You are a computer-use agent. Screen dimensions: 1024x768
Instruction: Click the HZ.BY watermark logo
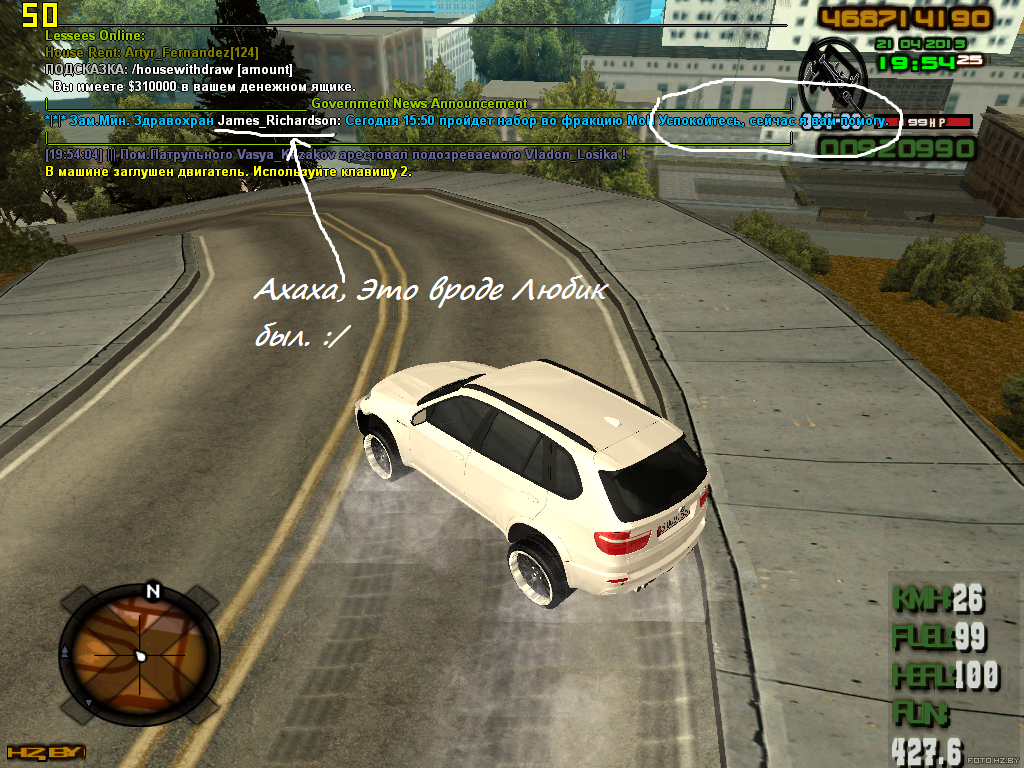coord(44,752)
